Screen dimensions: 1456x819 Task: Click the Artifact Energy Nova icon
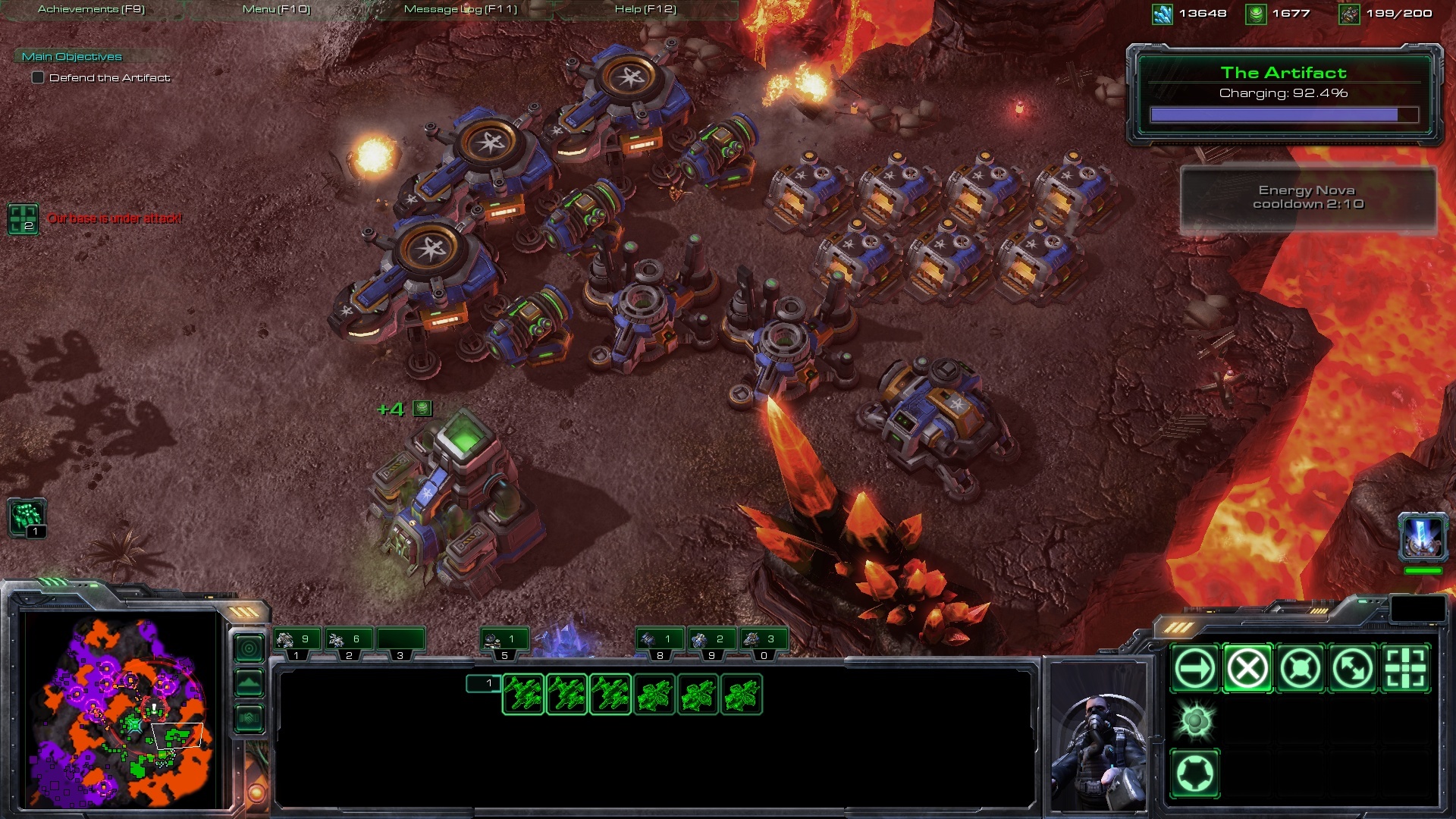click(x=1423, y=536)
